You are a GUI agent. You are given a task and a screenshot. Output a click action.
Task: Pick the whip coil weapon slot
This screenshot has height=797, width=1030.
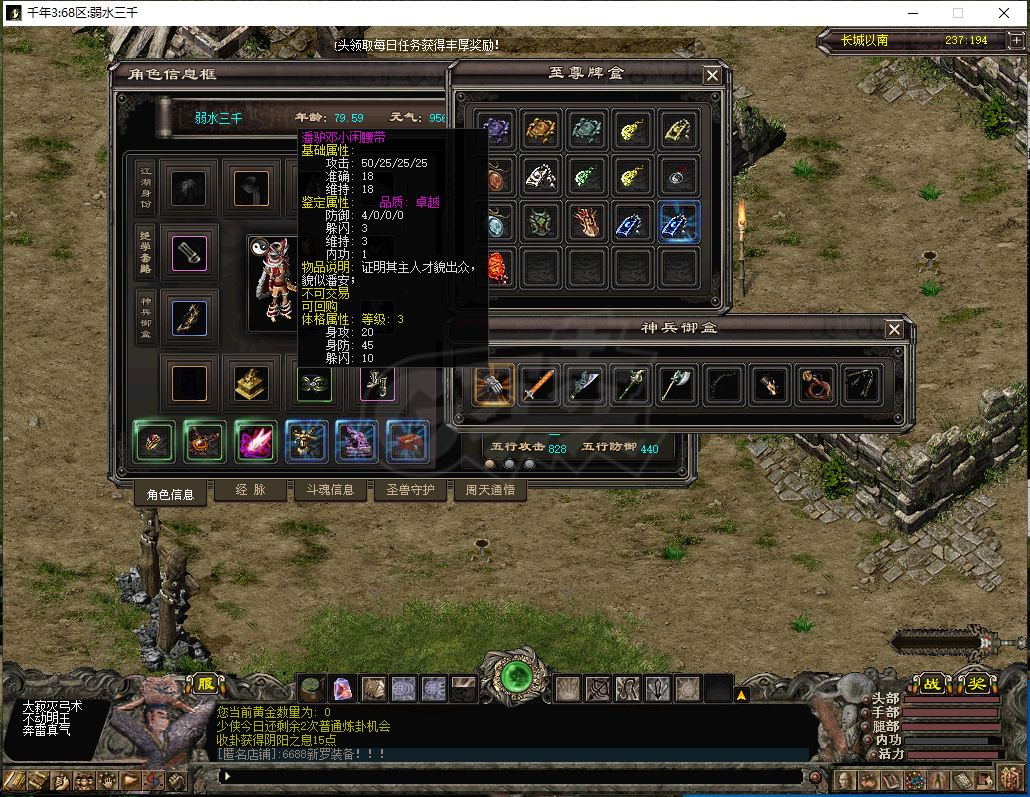[816, 384]
